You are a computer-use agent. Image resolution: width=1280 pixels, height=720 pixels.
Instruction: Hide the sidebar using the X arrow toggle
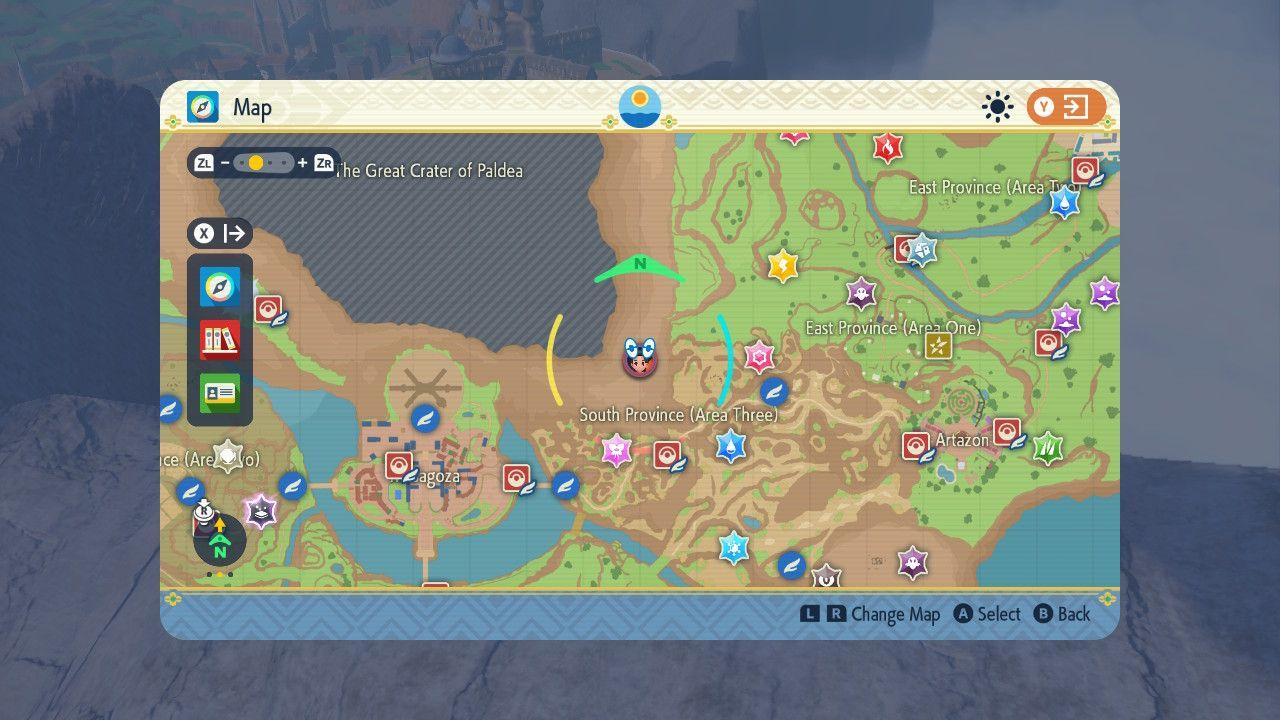(x=219, y=233)
